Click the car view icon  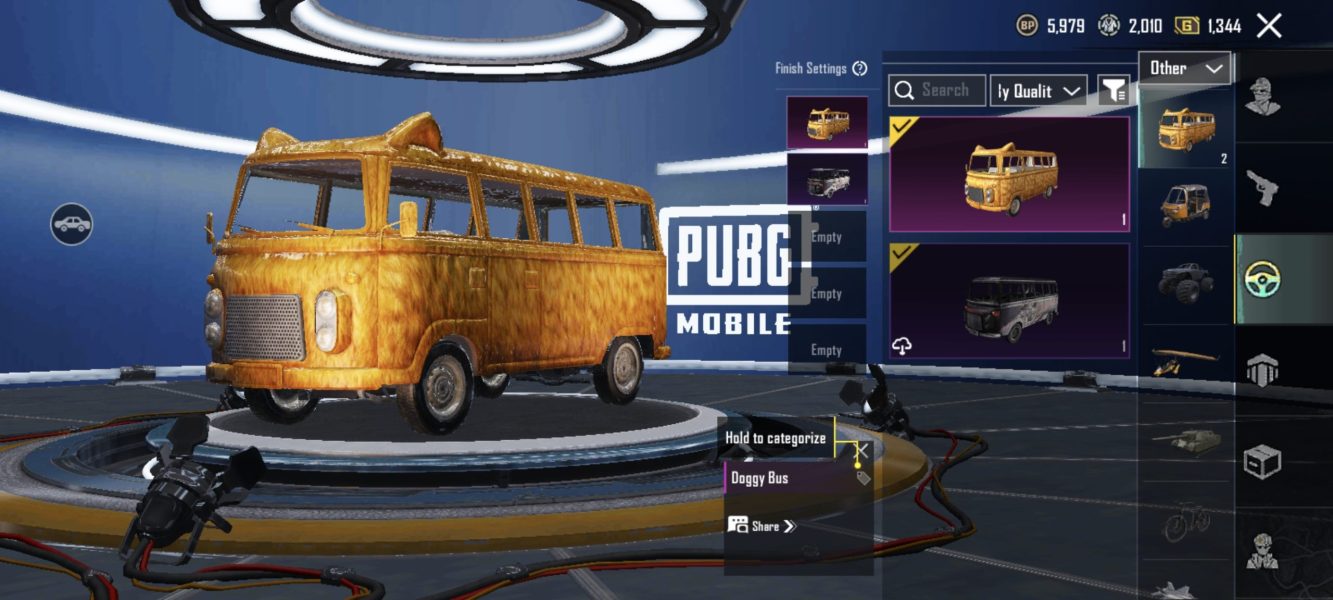coord(72,224)
